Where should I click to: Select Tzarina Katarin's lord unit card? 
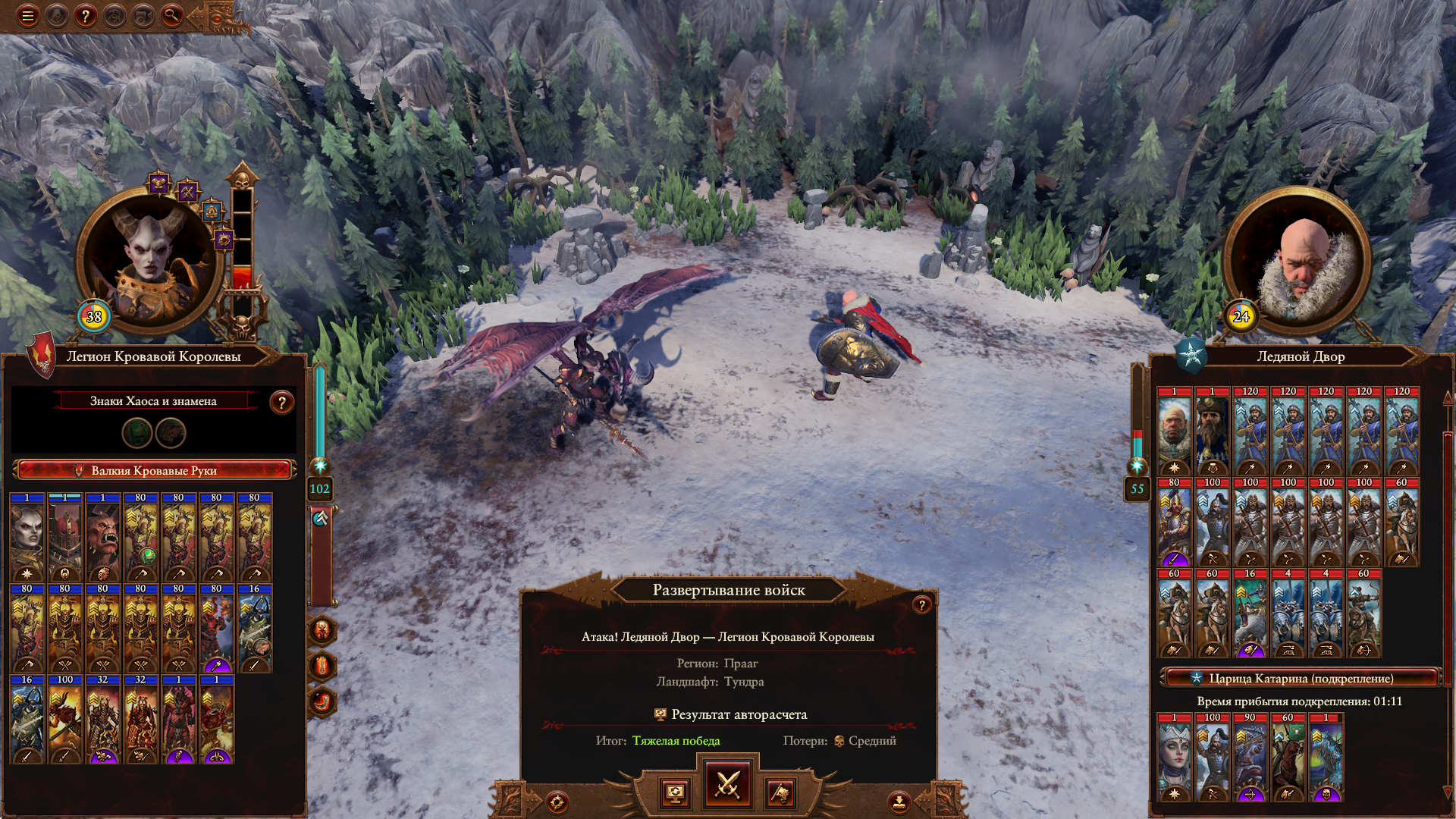point(1174,758)
